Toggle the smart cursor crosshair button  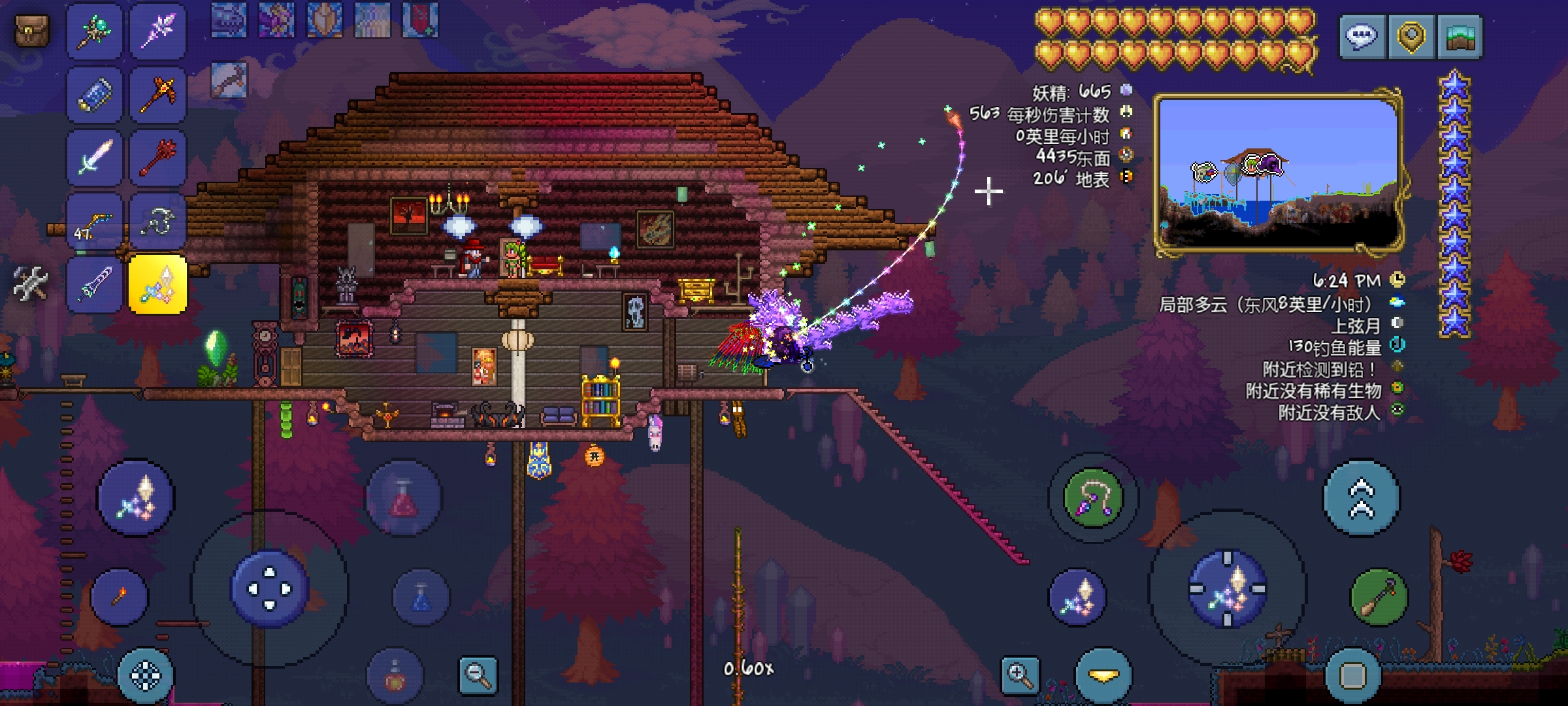point(146,676)
